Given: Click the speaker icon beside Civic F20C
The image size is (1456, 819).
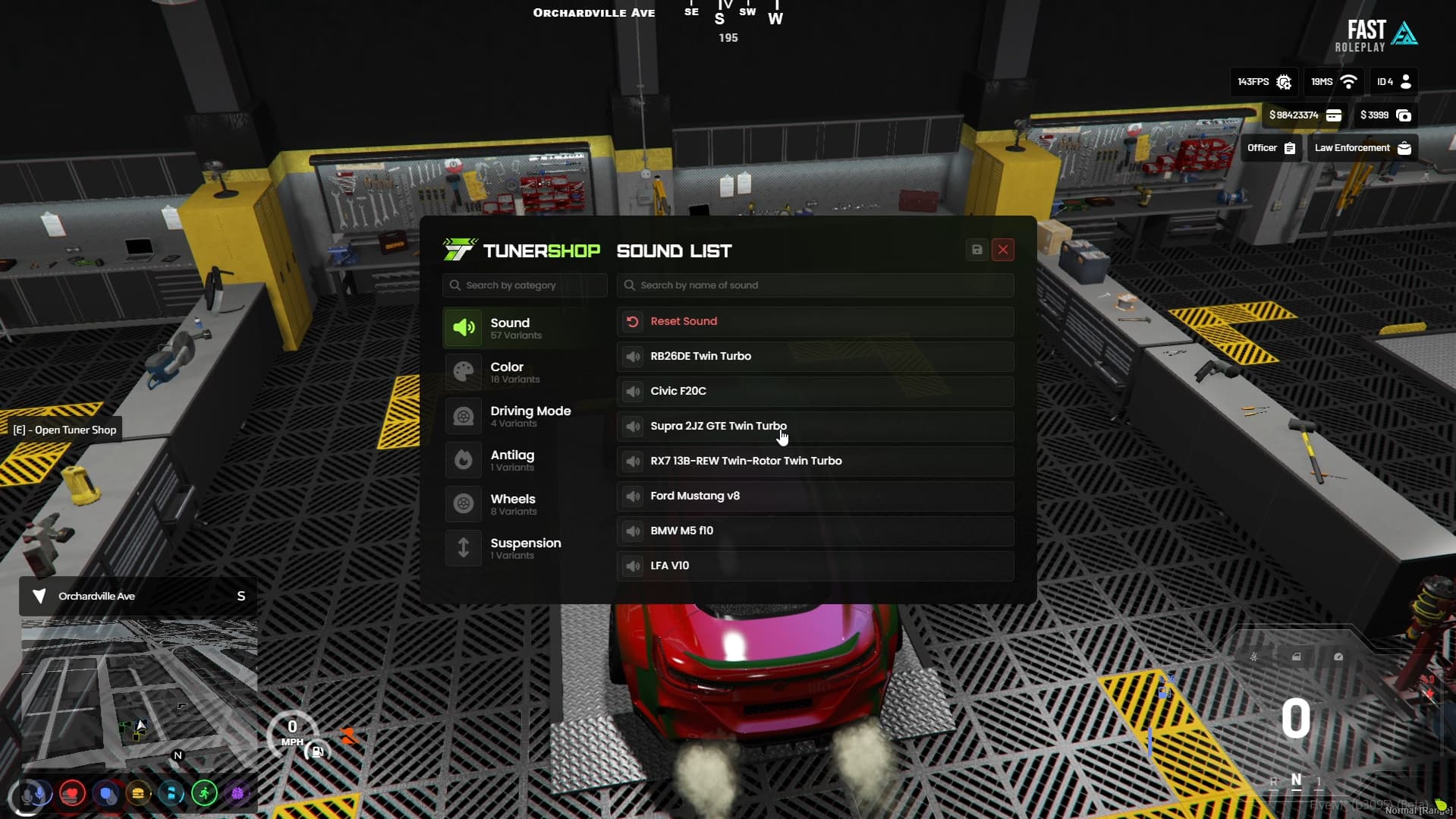Looking at the screenshot, I should 634,392.
